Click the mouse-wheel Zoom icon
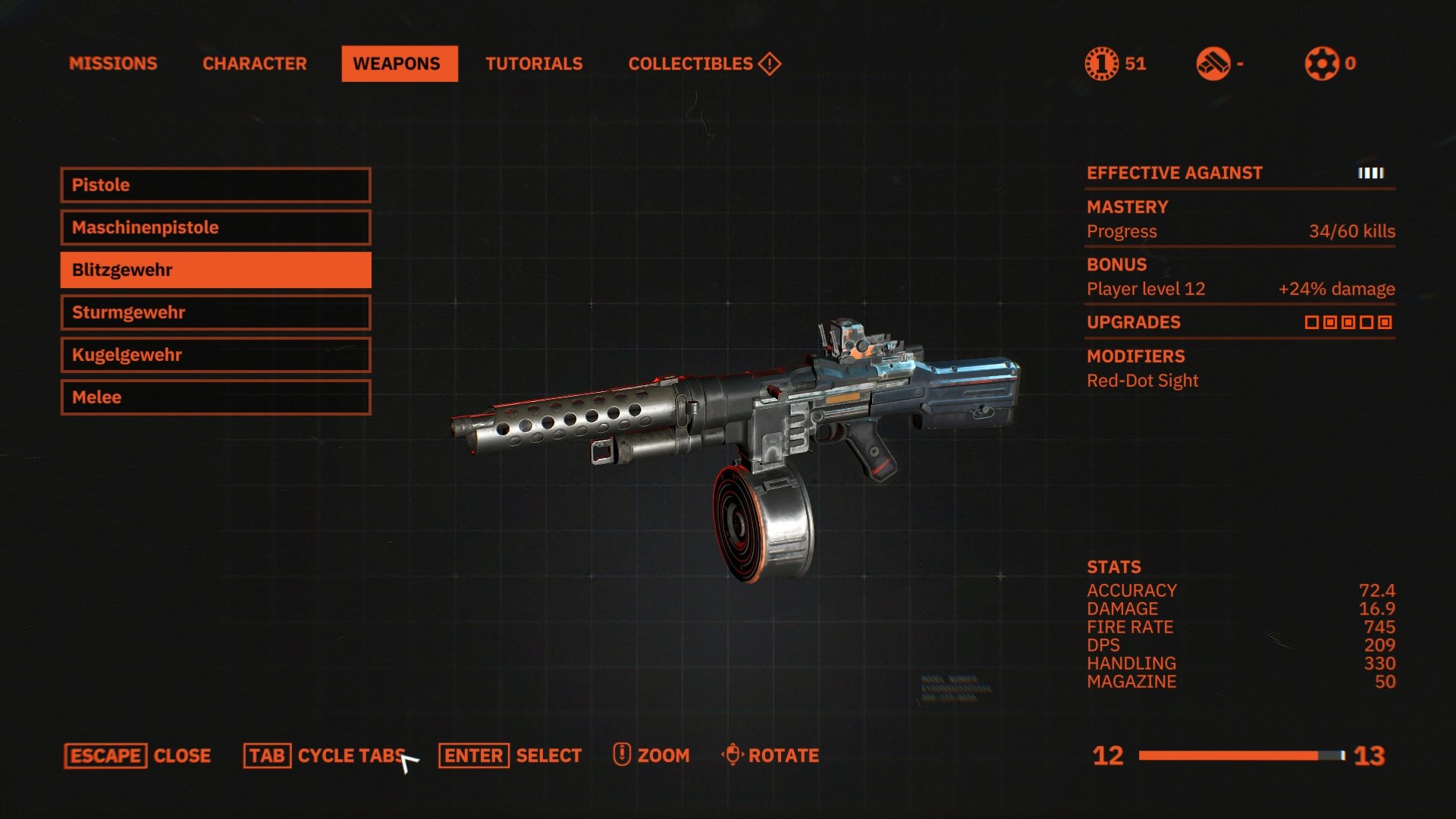The image size is (1456, 819). (620, 755)
